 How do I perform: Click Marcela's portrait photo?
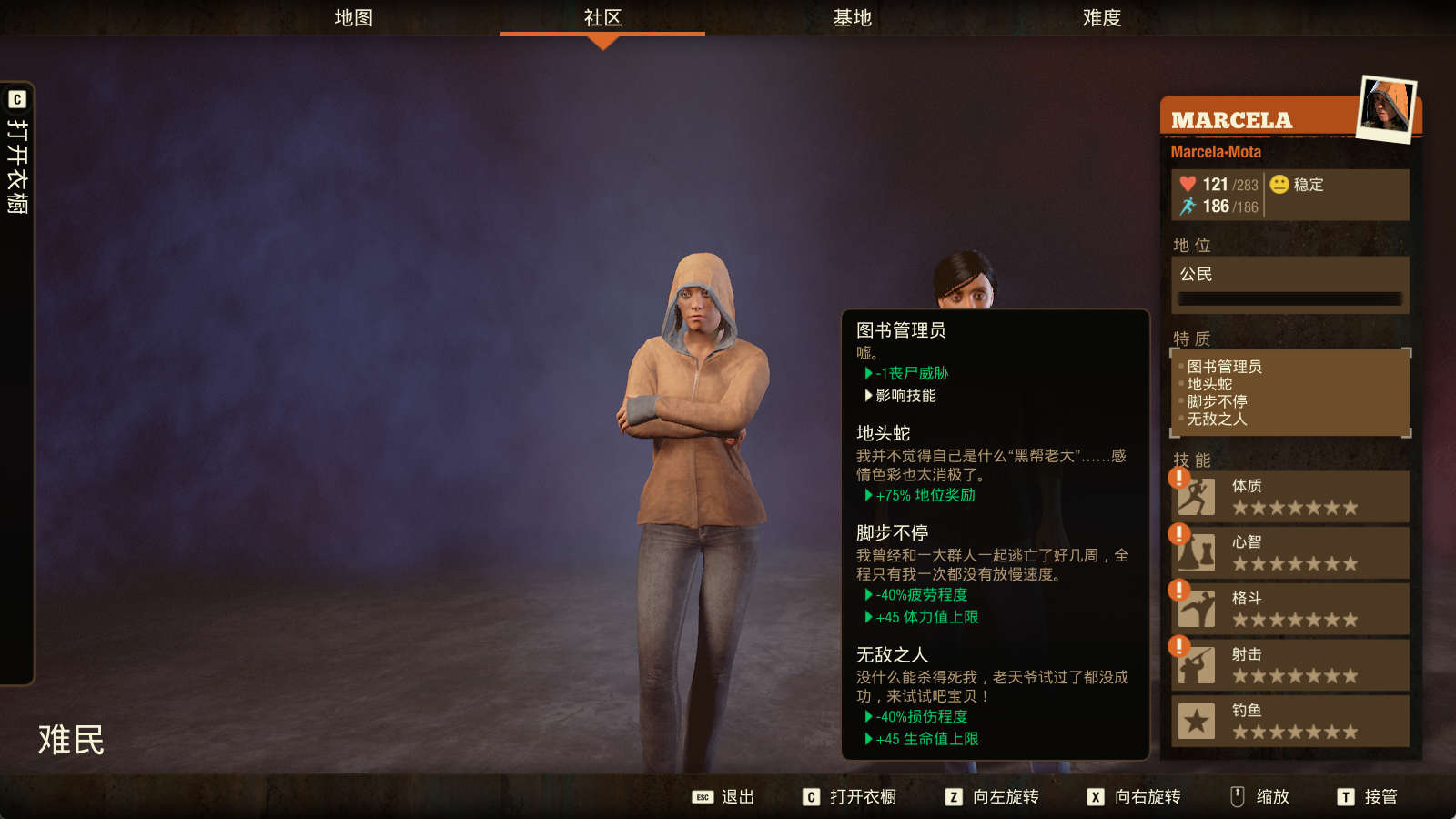[x=1386, y=108]
